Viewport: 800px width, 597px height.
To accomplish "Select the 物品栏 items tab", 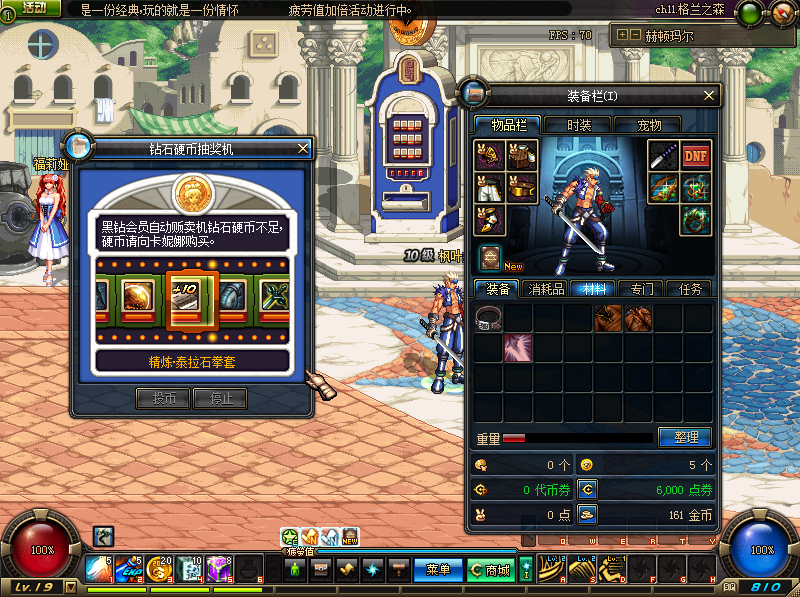I will coord(508,125).
